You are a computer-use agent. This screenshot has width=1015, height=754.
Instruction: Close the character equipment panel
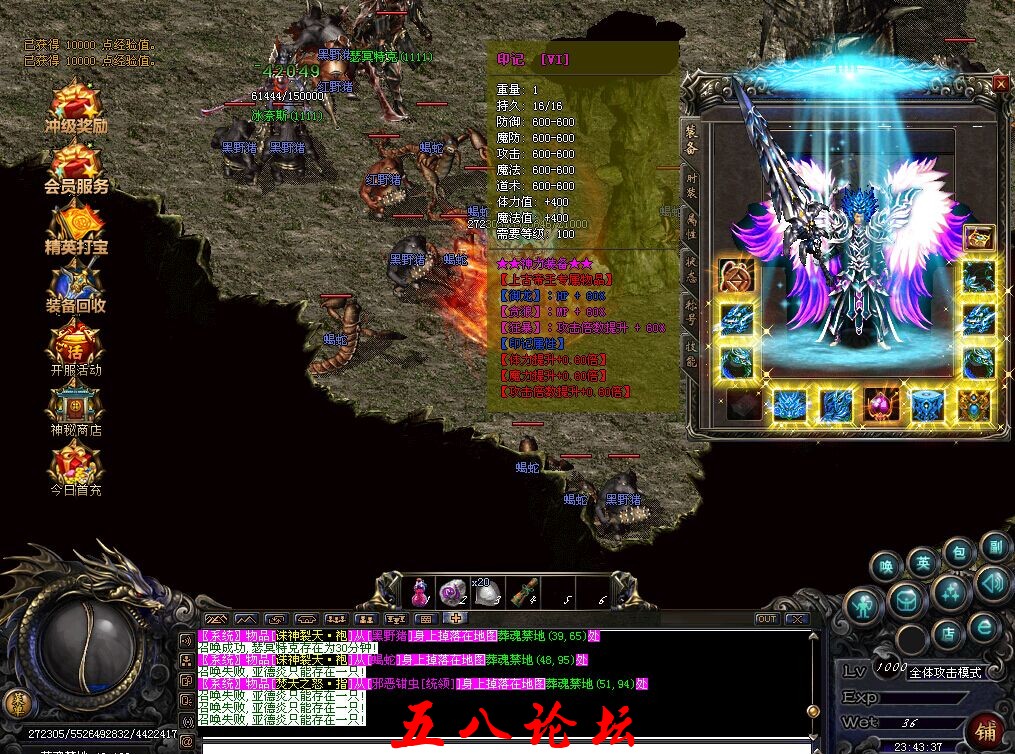pyautogui.click(x=1000, y=85)
